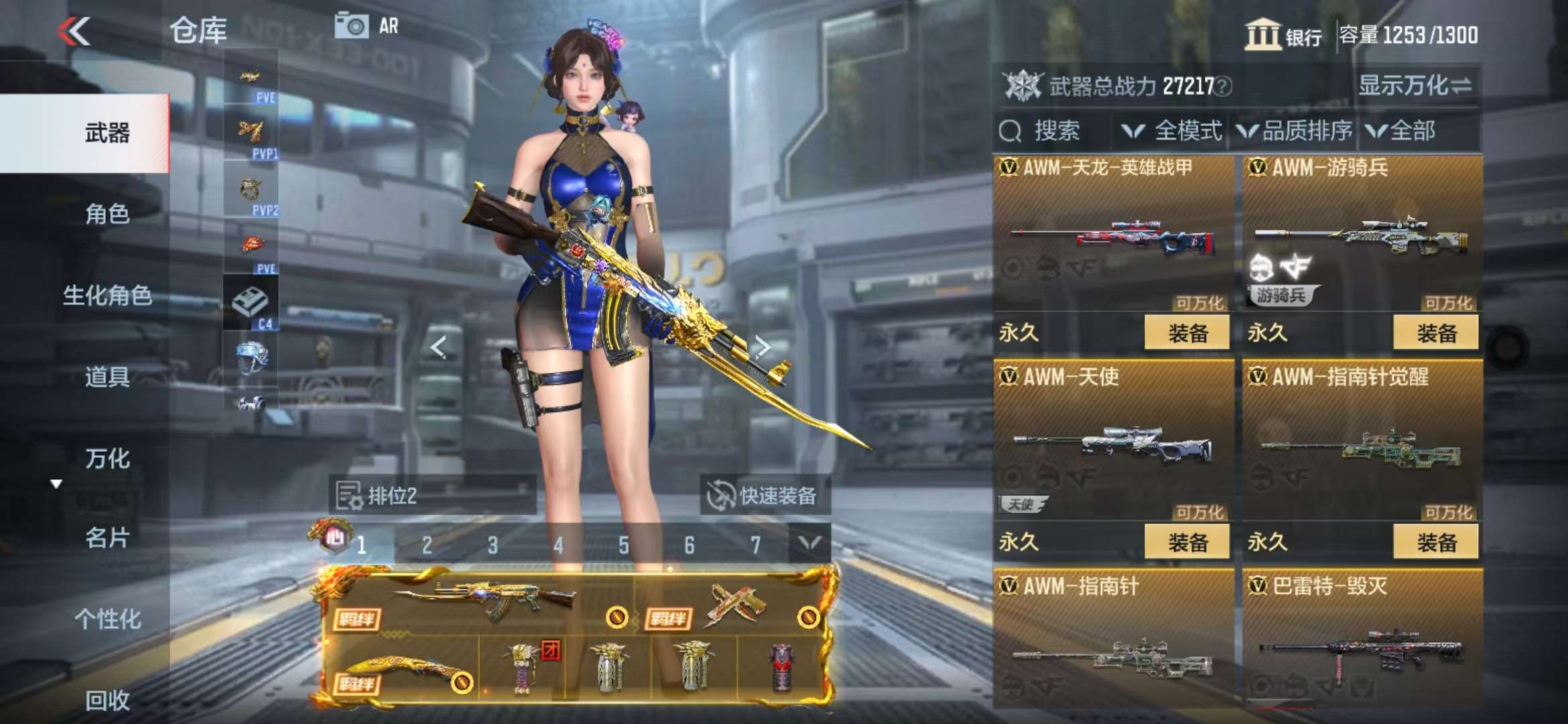
Task: Open the 品质排序 sorting dropdown
Action: click(1295, 131)
